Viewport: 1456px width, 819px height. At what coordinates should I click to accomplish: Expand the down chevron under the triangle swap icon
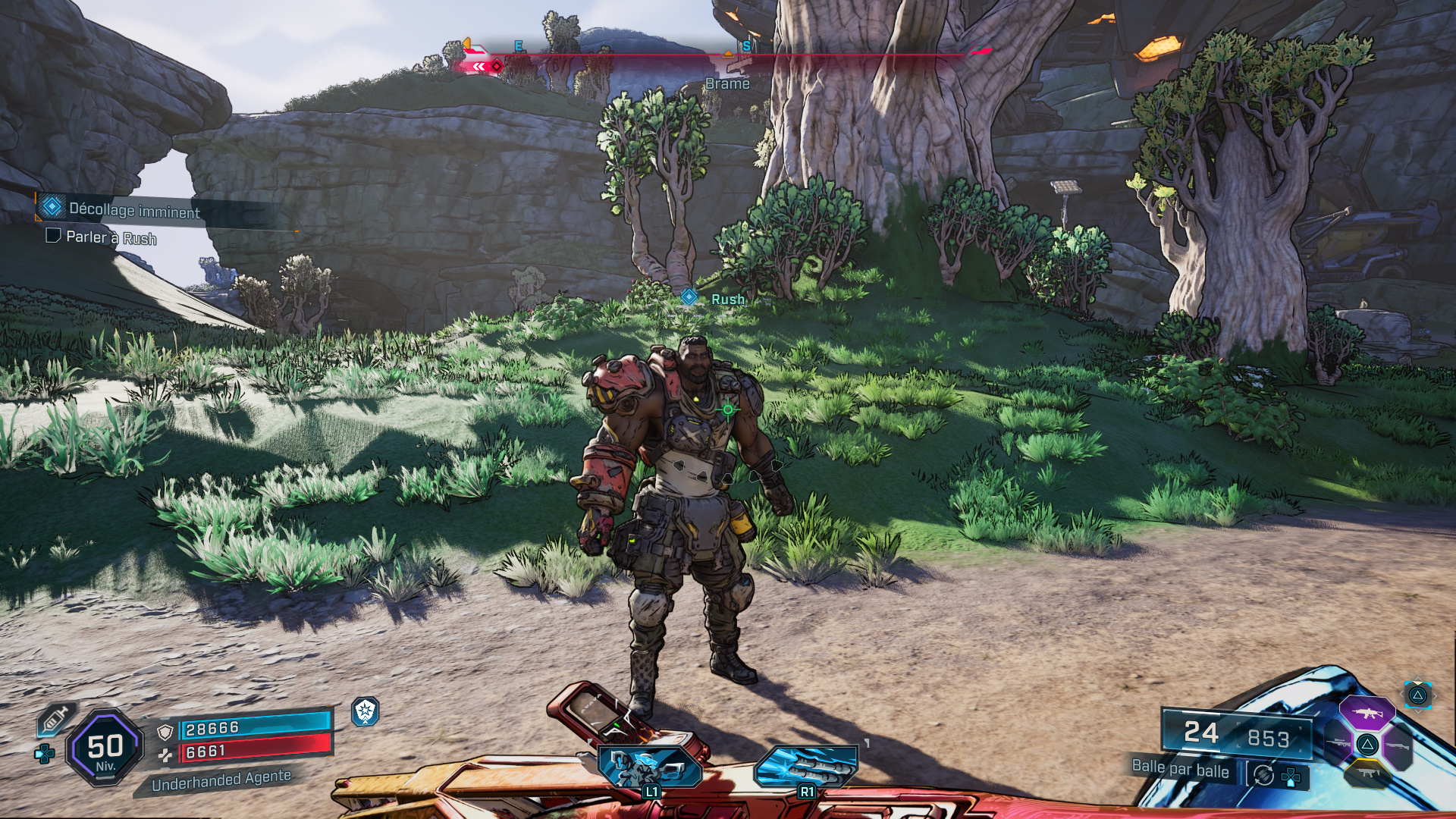click(1417, 711)
